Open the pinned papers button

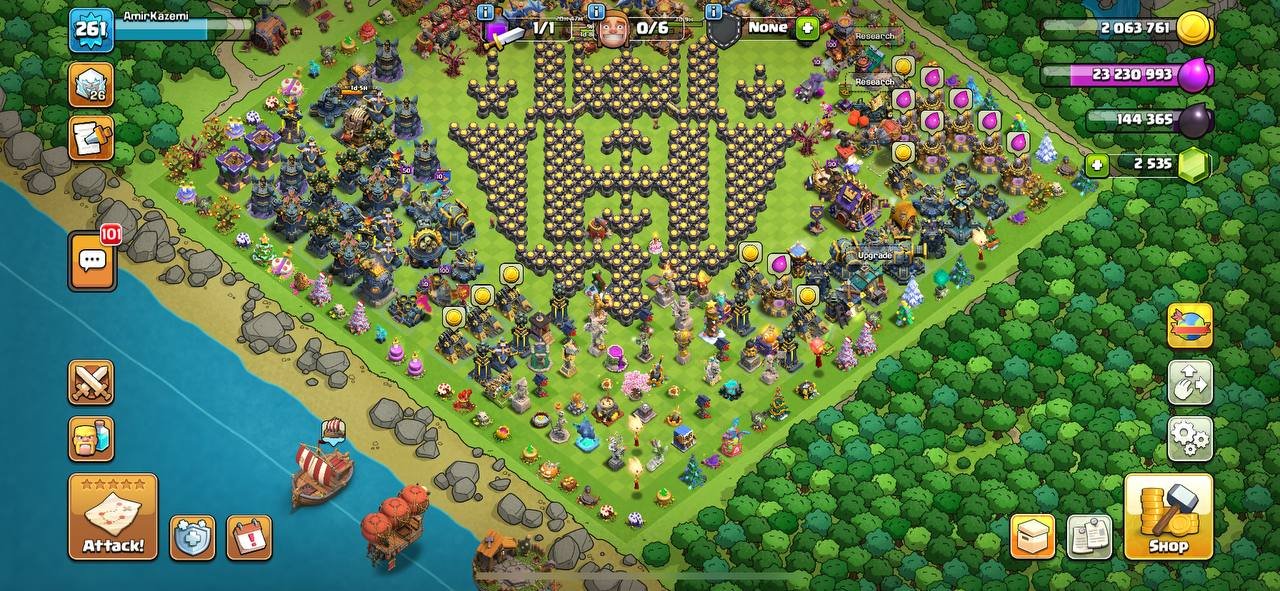coord(1089,537)
